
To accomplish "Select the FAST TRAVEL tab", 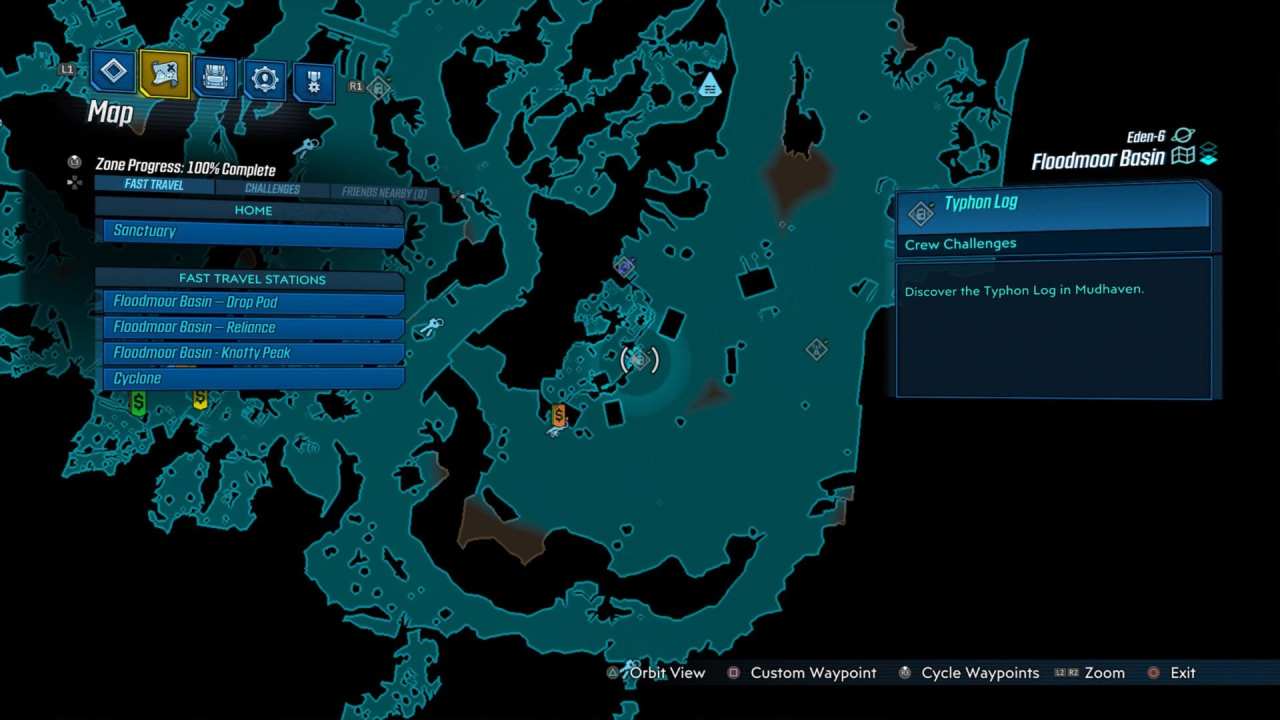I will point(152,184).
